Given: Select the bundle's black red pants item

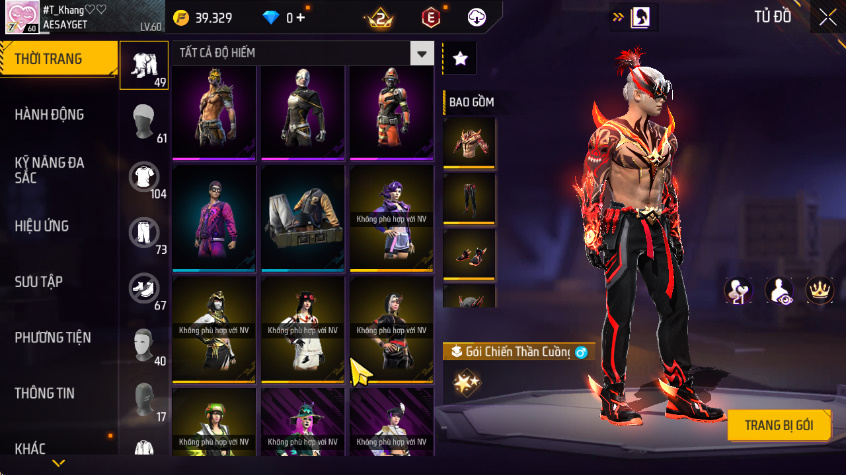Looking at the screenshot, I should (469, 197).
